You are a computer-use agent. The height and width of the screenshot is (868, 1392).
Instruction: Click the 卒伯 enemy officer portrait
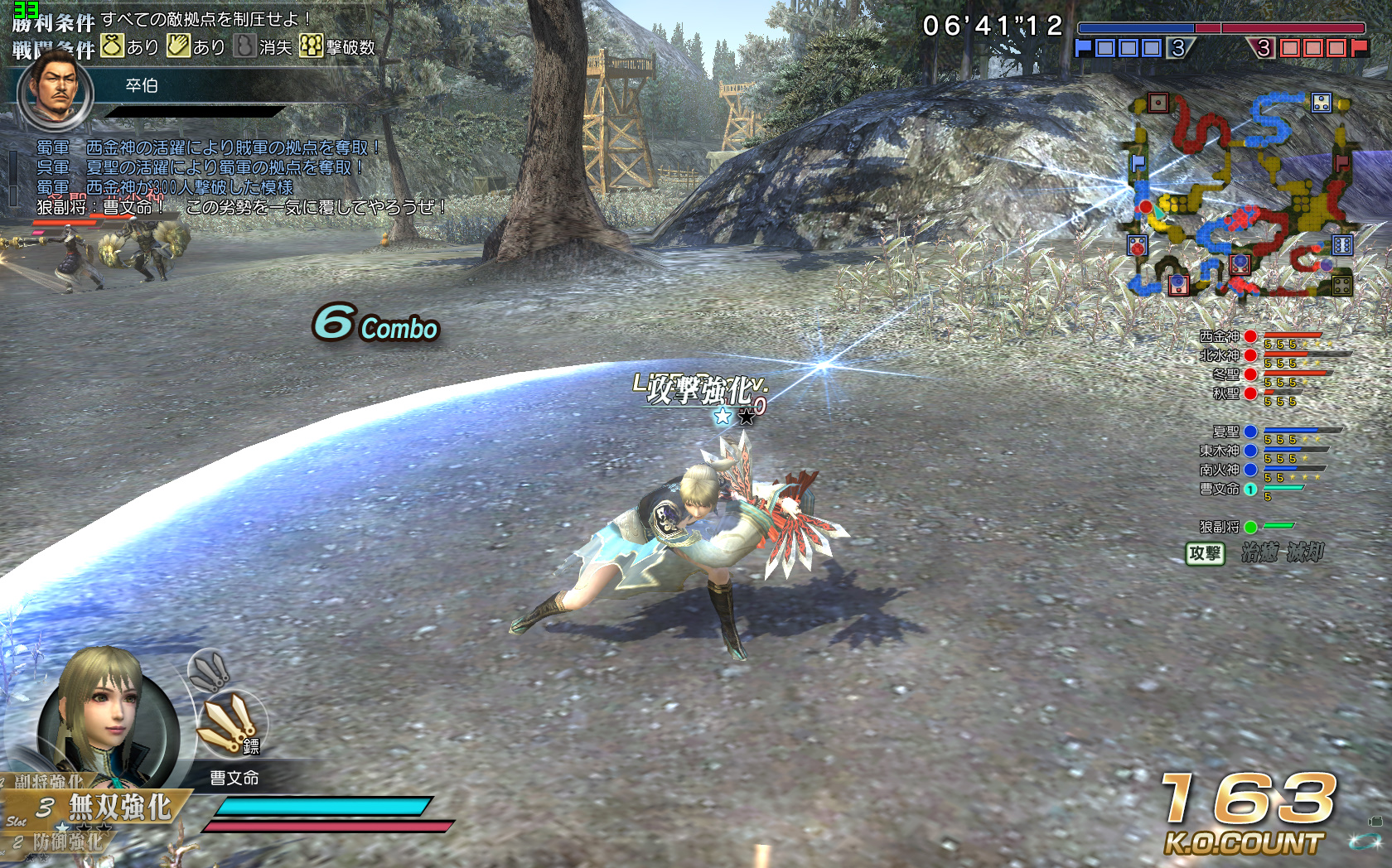click(56, 89)
